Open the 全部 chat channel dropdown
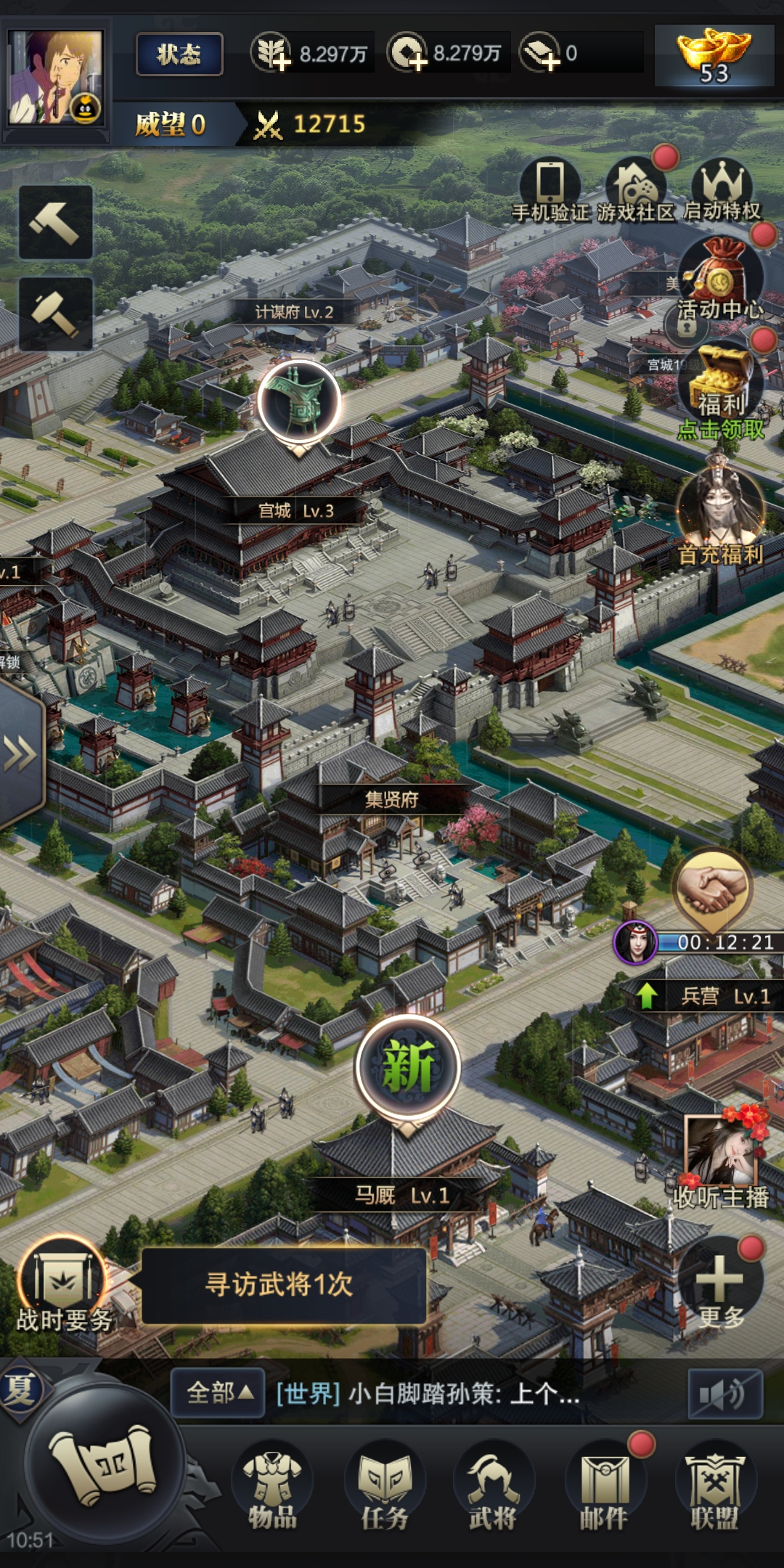784x1568 pixels. tap(218, 1393)
